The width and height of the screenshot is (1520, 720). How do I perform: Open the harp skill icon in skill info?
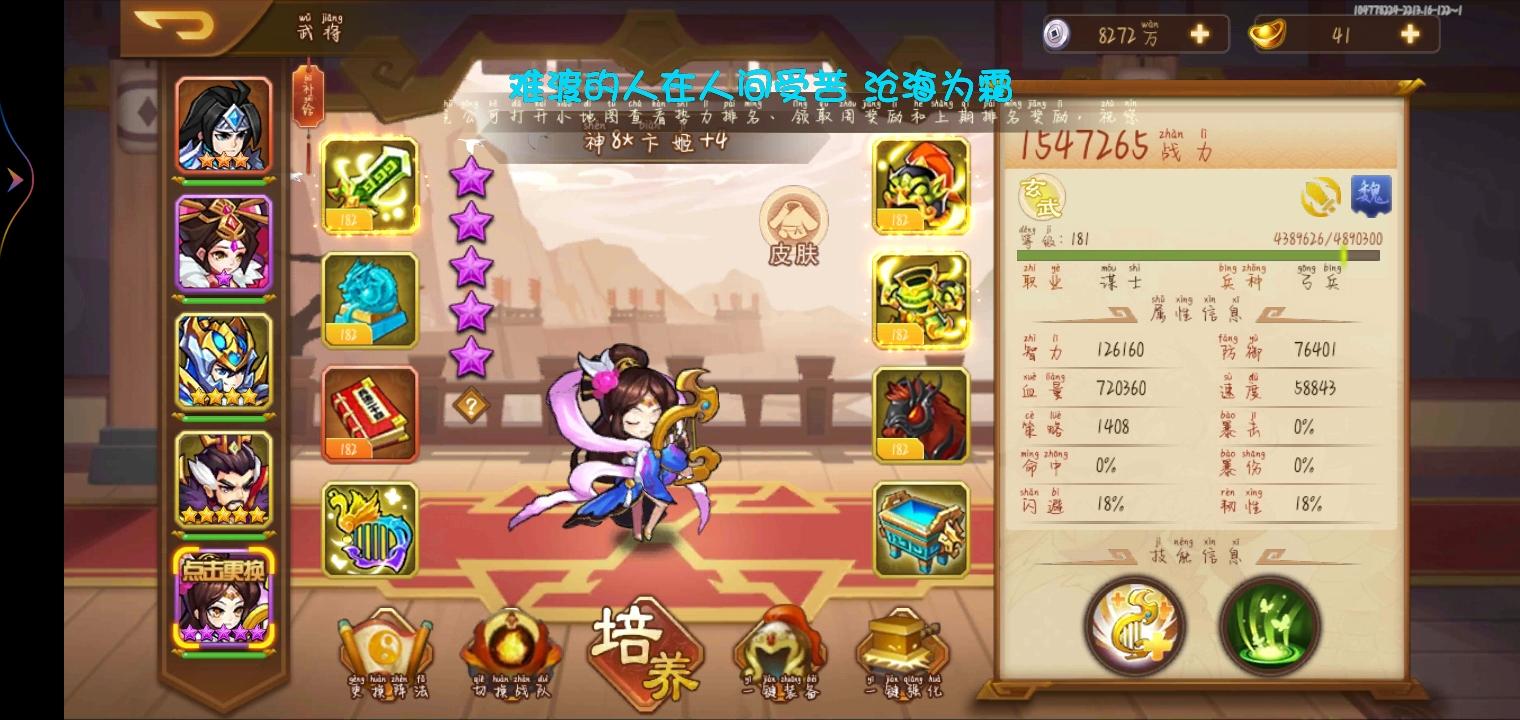tap(1134, 626)
